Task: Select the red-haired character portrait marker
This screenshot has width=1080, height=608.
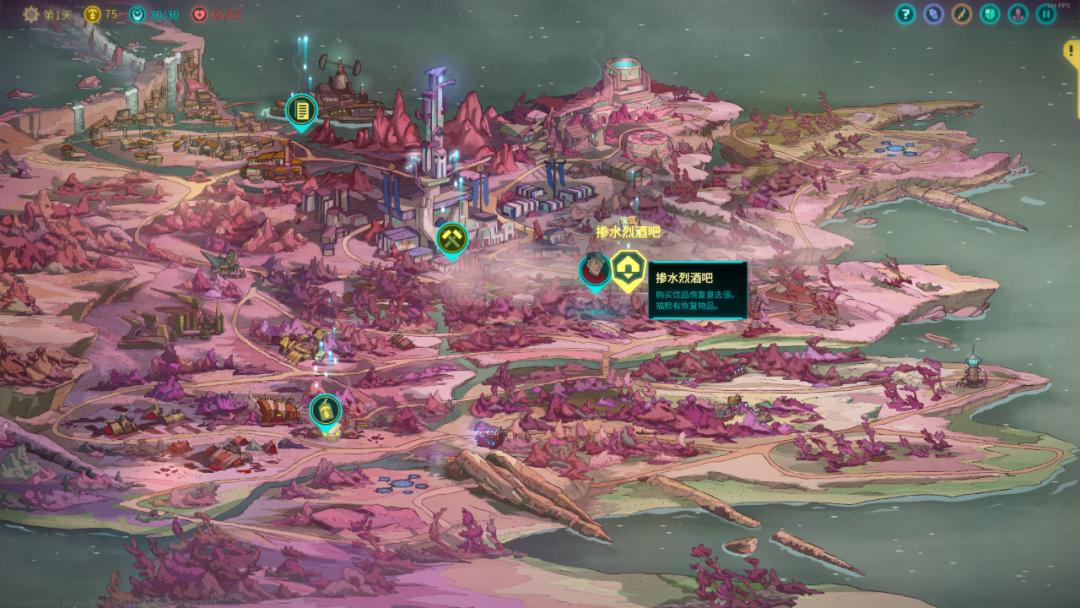Action: click(x=595, y=269)
